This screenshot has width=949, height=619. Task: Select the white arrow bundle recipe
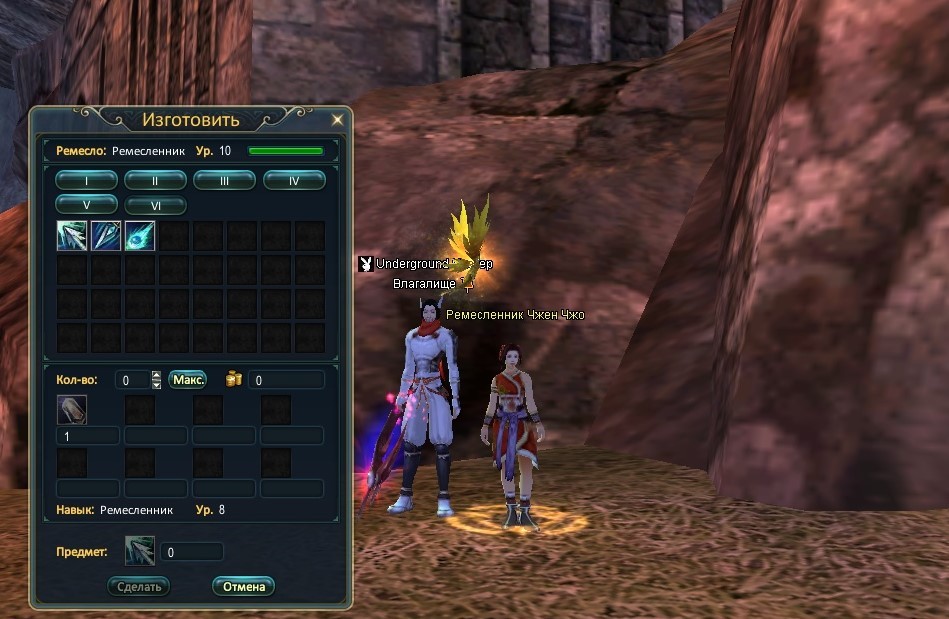click(x=72, y=236)
